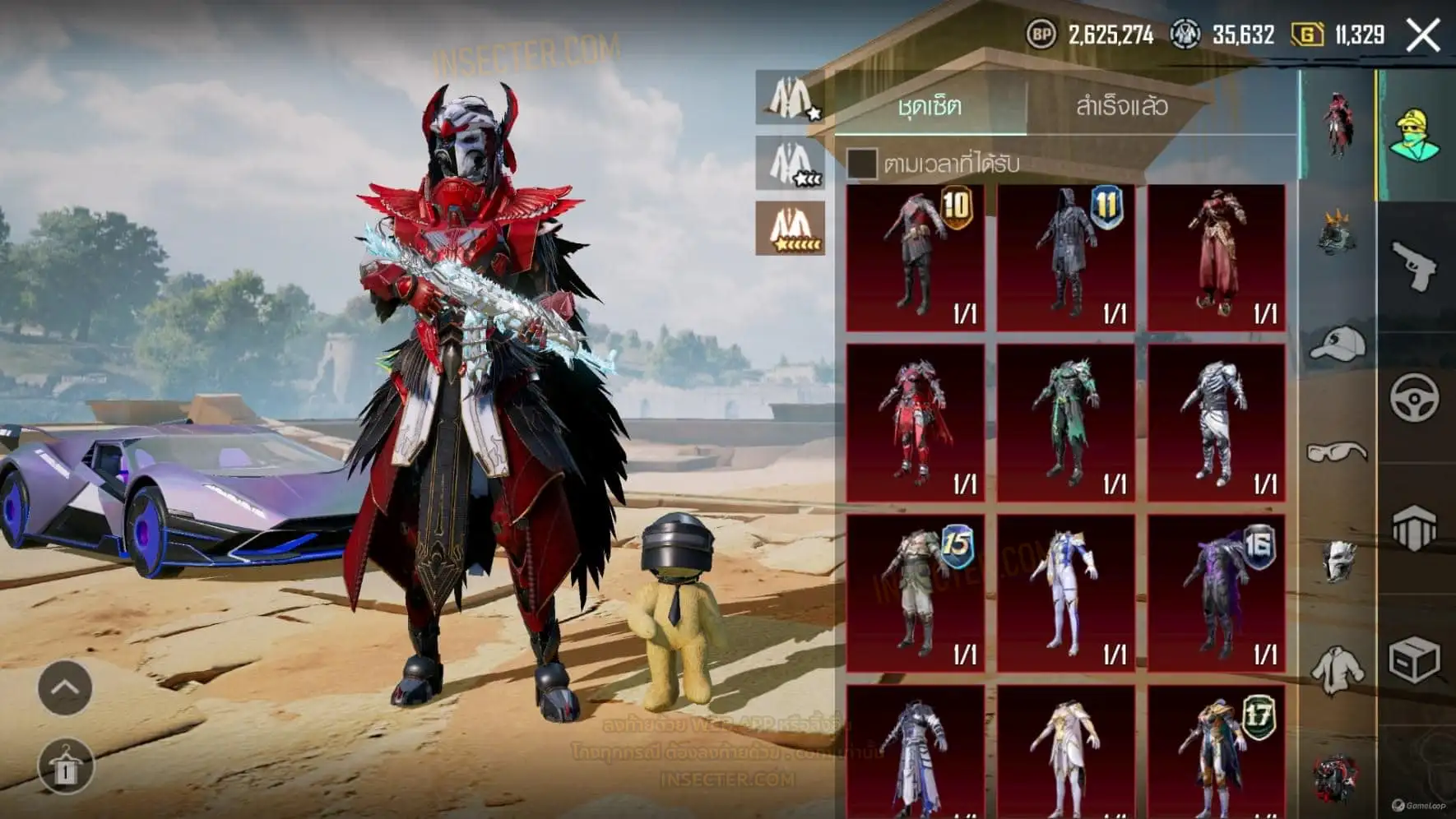Pick the silver skeleton armor outfit

1217,422
